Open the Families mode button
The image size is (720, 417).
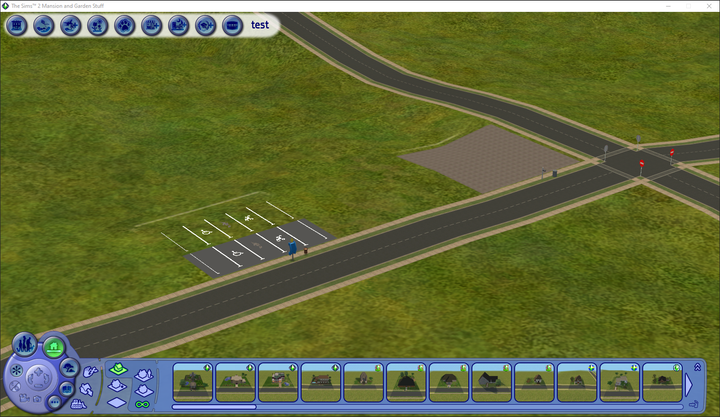[25, 345]
